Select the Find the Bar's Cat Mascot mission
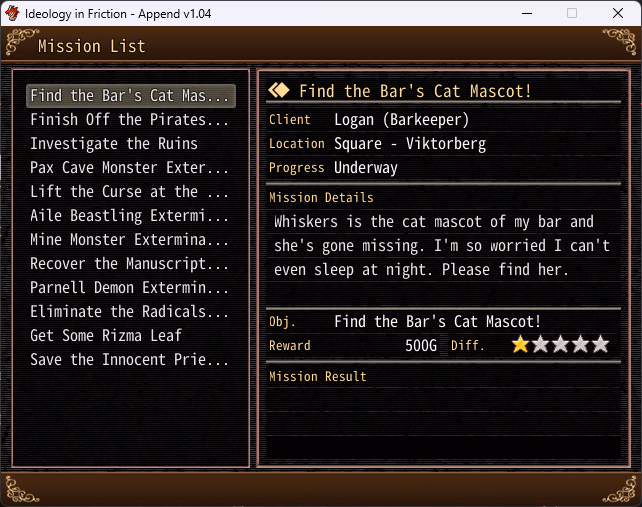 (x=130, y=96)
